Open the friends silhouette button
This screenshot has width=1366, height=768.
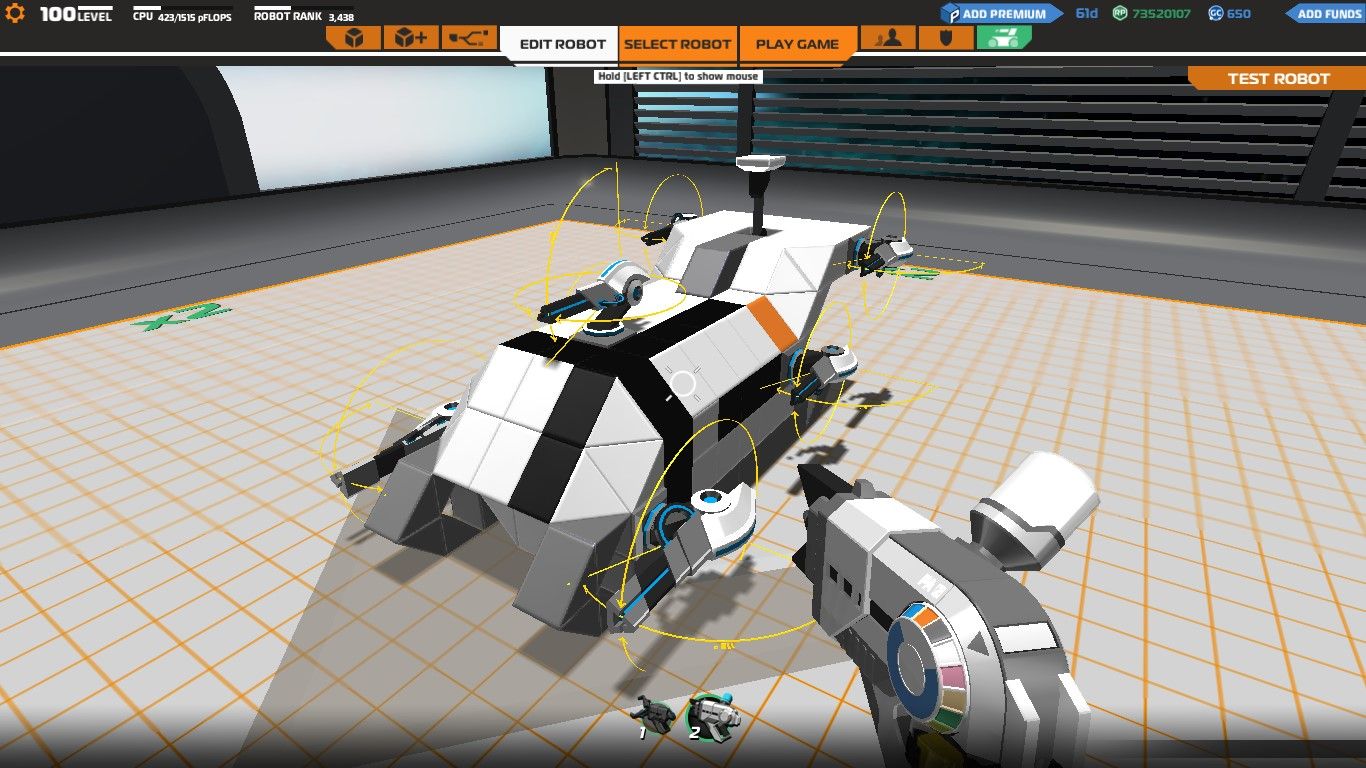pyautogui.click(x=888, y=38)
